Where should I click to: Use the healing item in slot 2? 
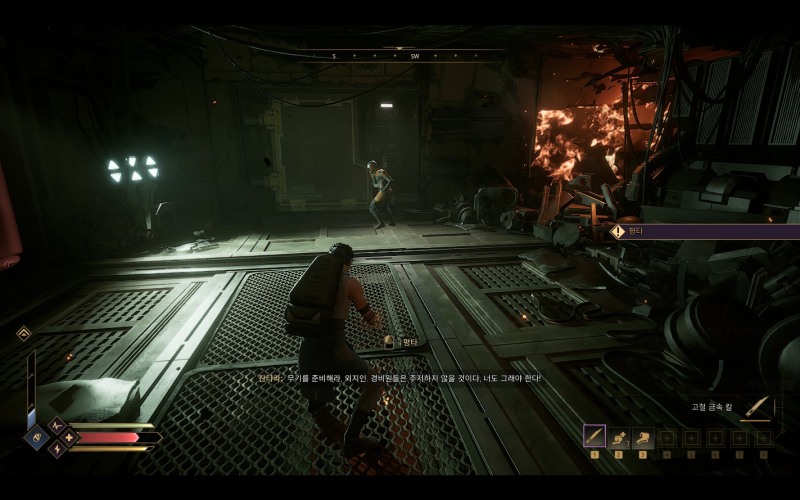tap(618, 437)
